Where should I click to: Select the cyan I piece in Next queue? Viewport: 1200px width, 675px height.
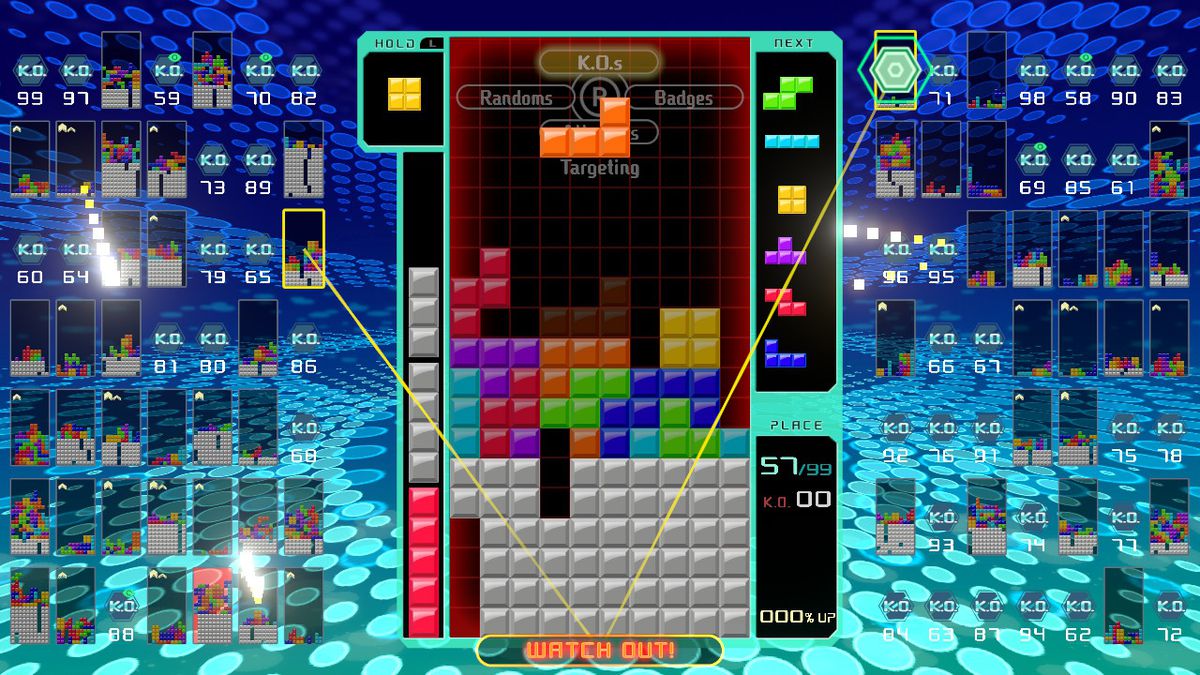coord(790,141)
